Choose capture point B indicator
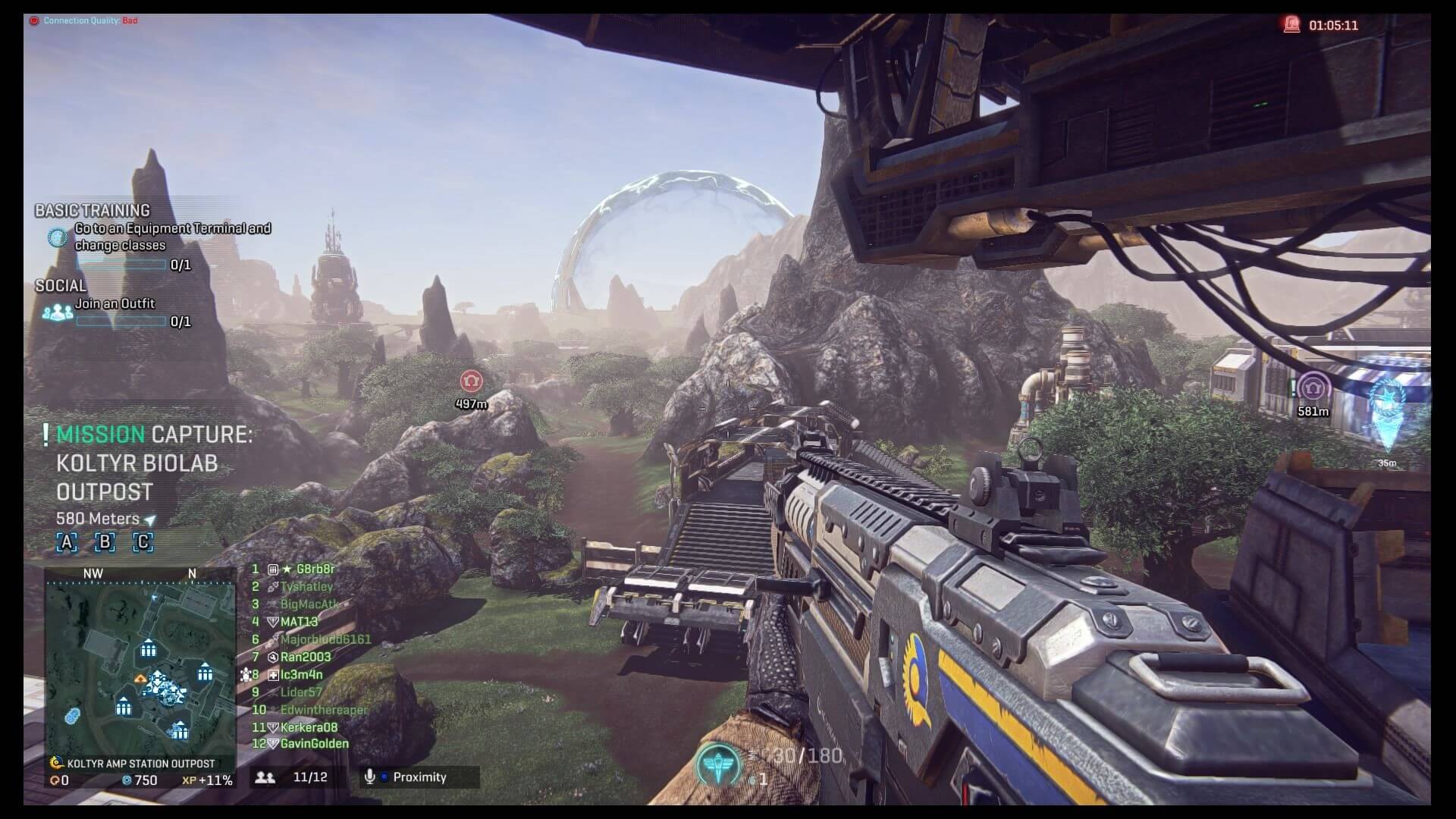 tap(105, 542)
